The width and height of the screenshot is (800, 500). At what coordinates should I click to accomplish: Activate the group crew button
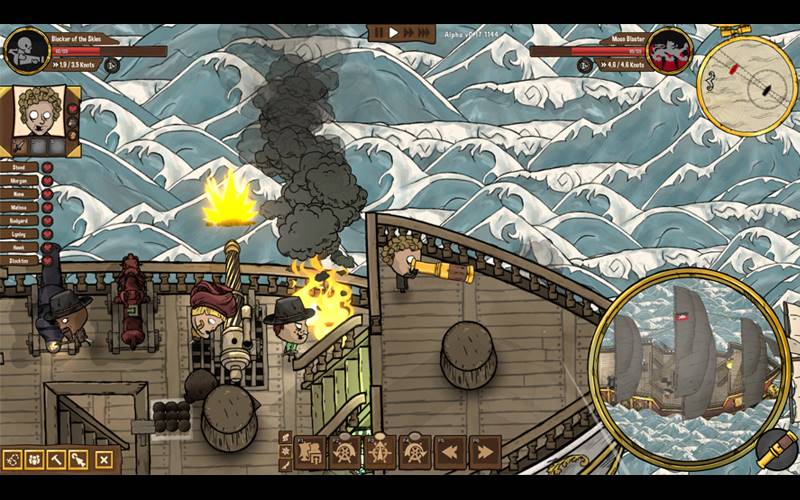coord(35,460)
